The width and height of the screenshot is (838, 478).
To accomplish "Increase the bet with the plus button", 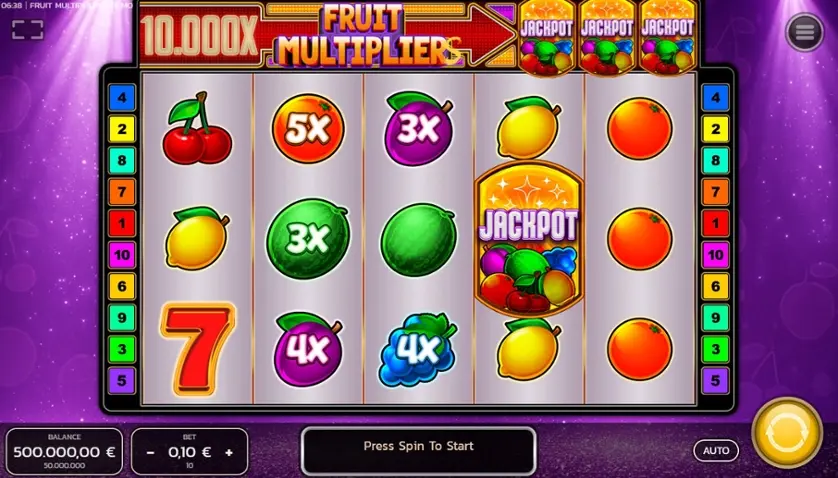I will click(x=228, y=452).
